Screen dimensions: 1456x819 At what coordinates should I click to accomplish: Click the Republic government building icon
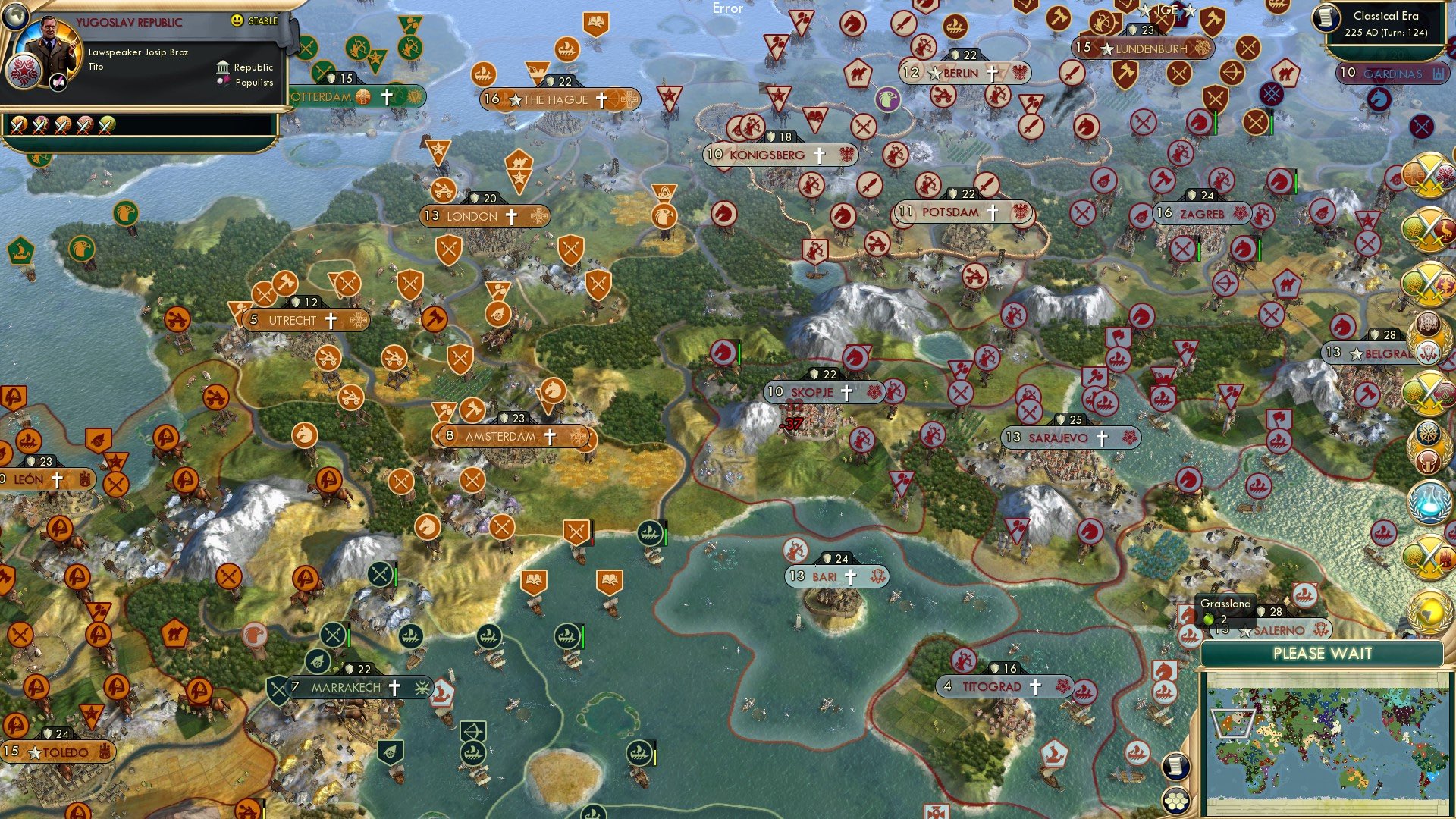[223, 67]
